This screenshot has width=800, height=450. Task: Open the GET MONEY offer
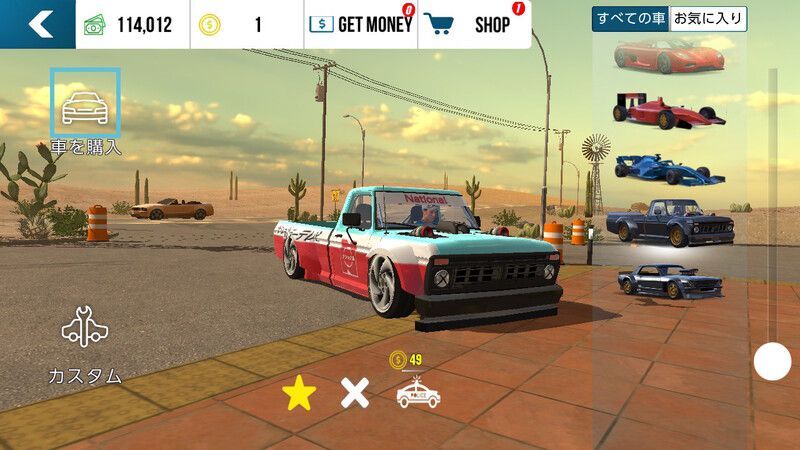[360, 24]
